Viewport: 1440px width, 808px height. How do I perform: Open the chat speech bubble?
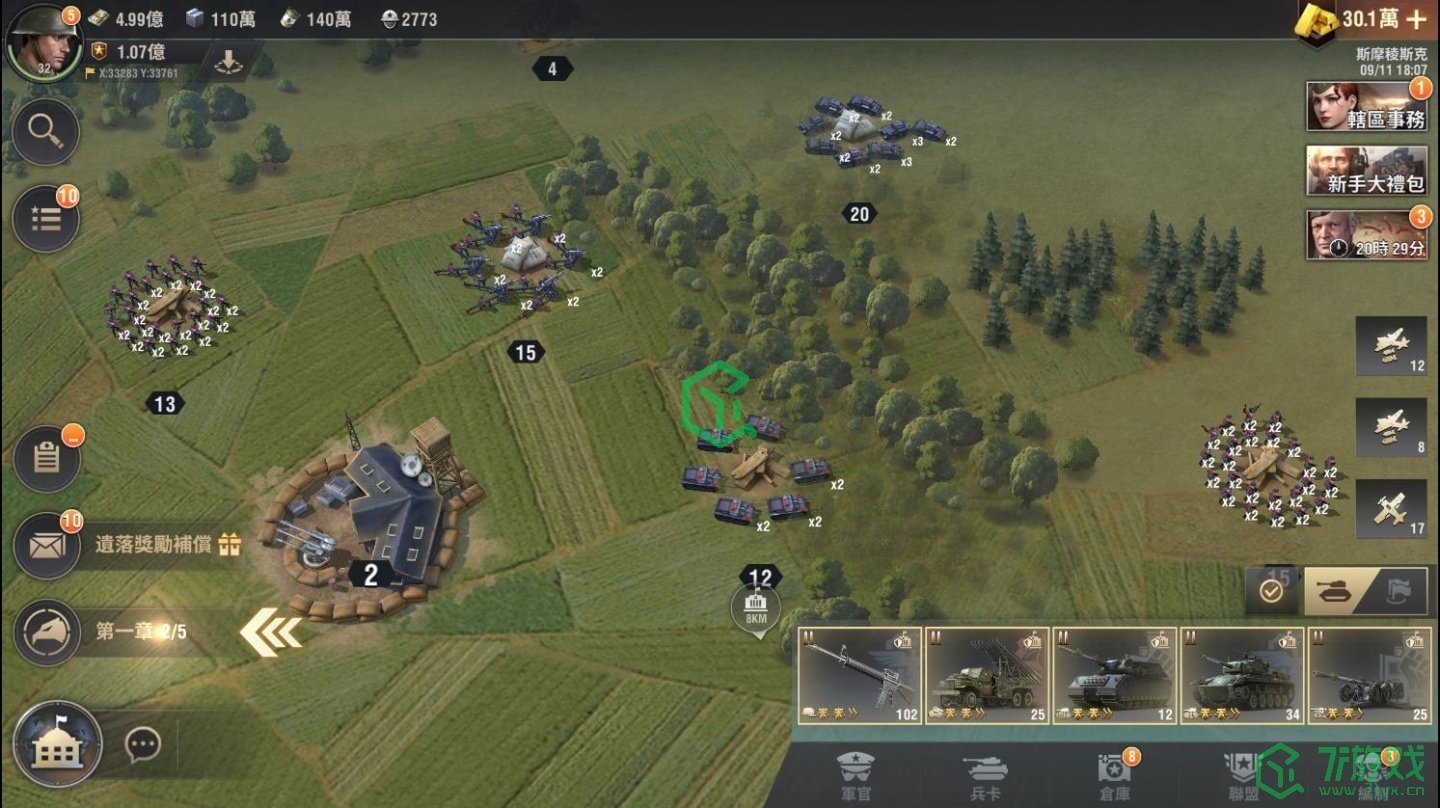pos(144,744)
